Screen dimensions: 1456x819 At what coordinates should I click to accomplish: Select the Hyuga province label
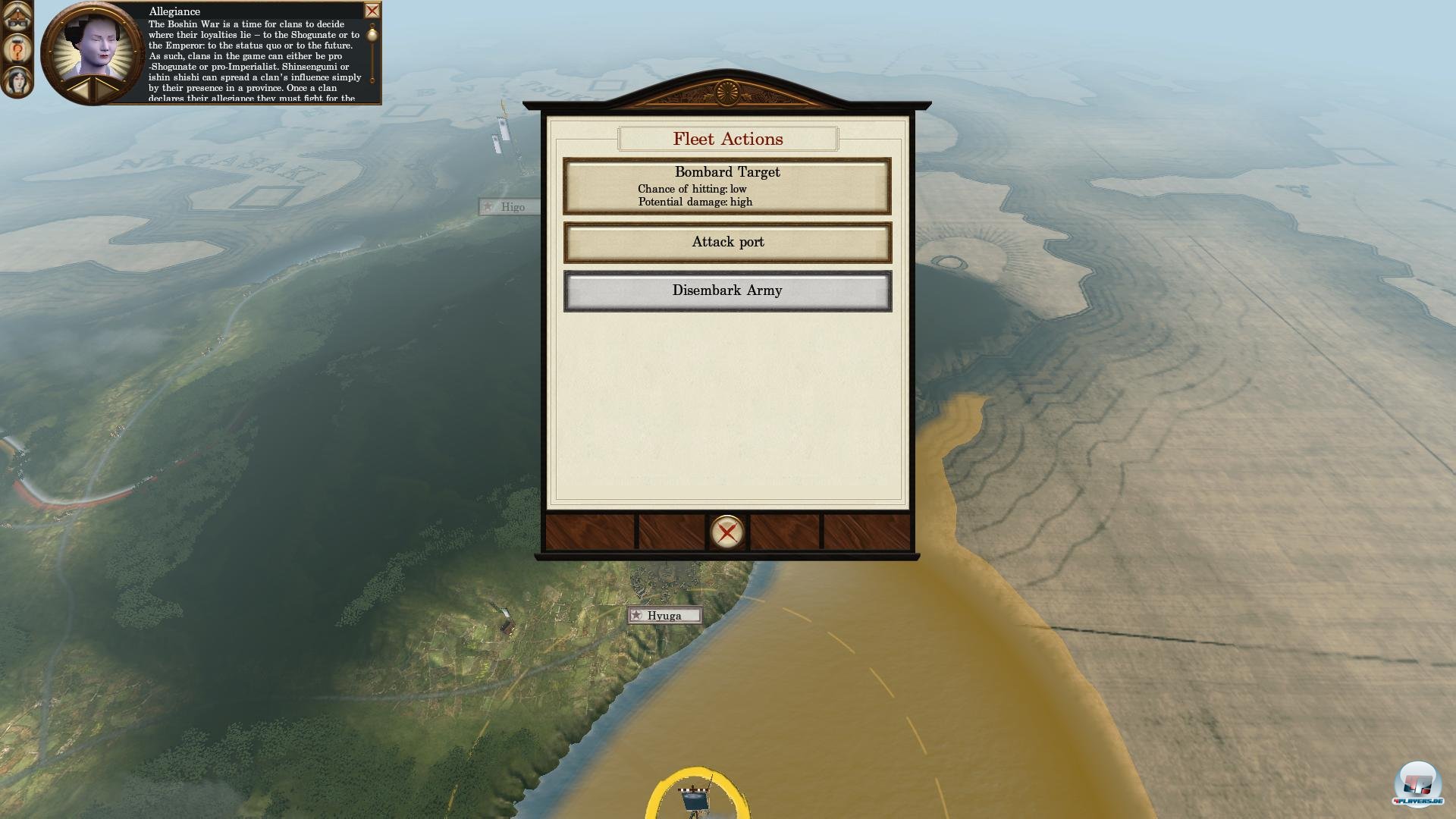664,616
